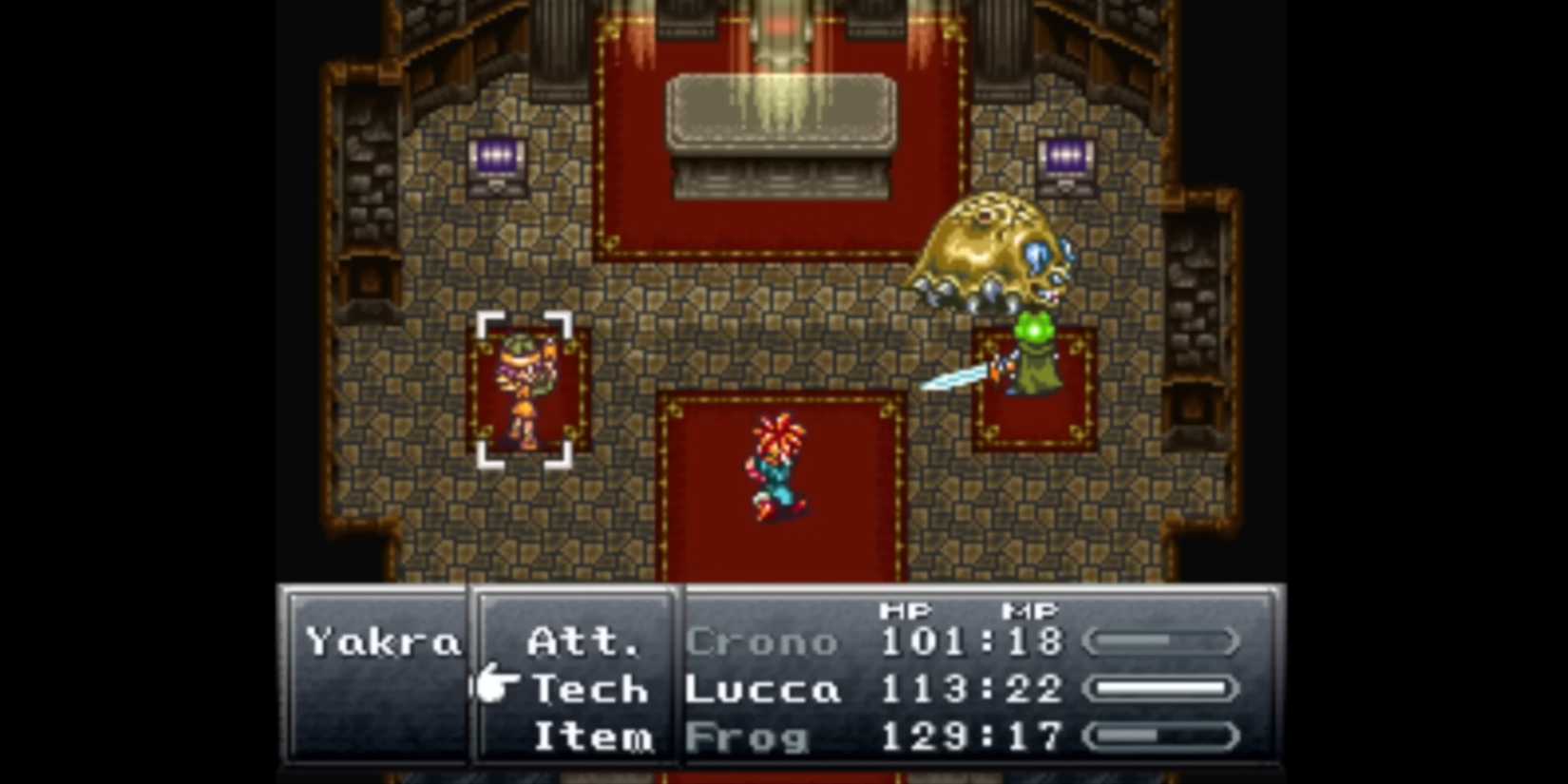The width and height of the screenshot is (1568, 784).
Task: Expand Lucca's stat row
Action: [950, 689]
